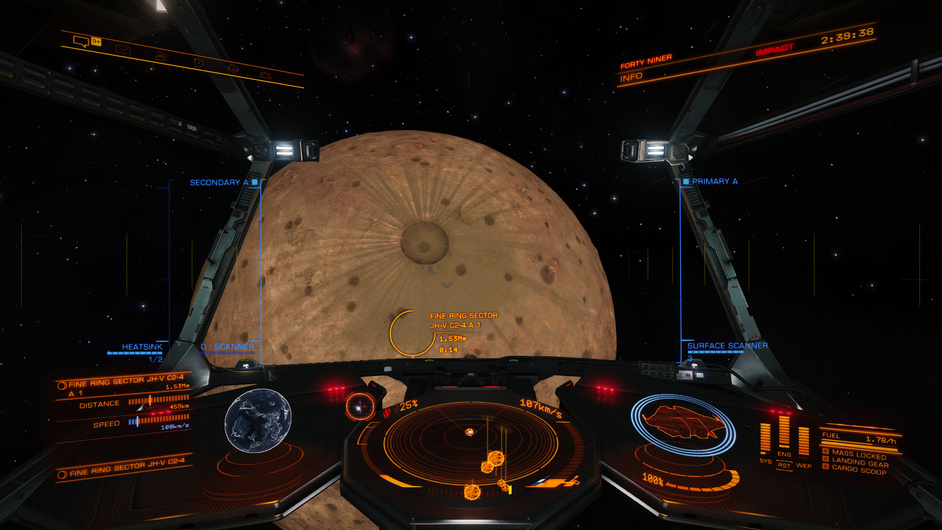Click the ship hologram with blue shield rings
Screen dimensions: 942x530
682,423
